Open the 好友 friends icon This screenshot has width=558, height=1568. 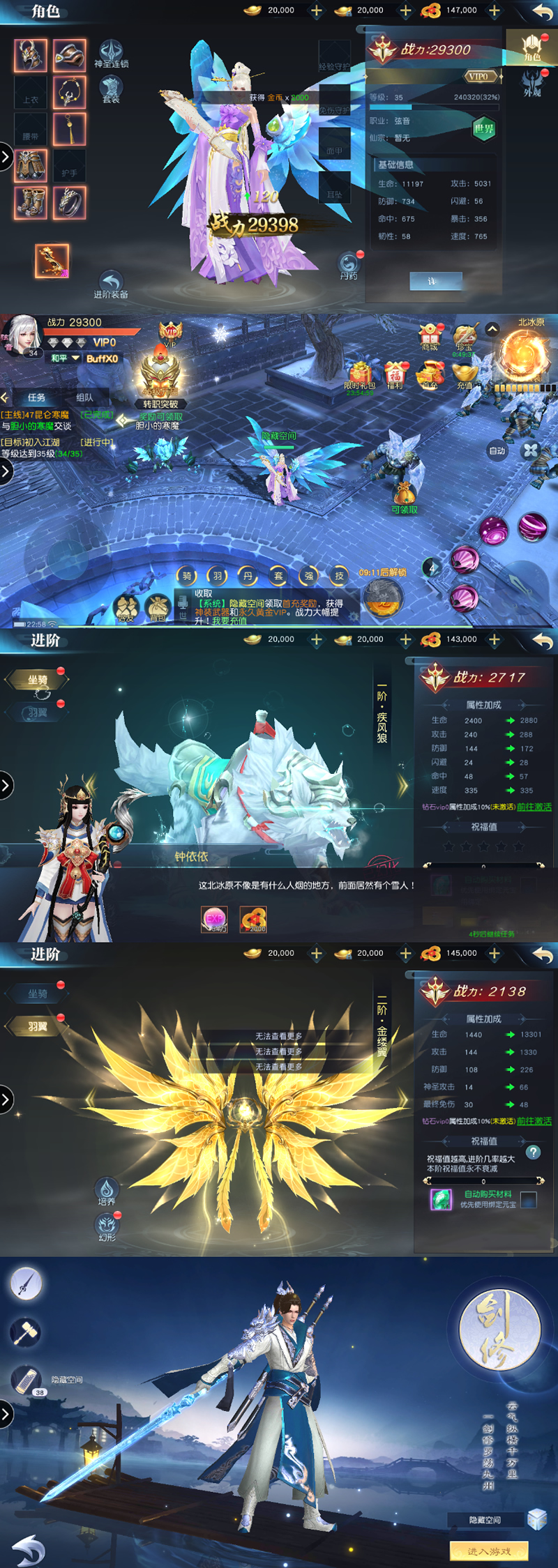pyautogui.click(x=126, y=609)
